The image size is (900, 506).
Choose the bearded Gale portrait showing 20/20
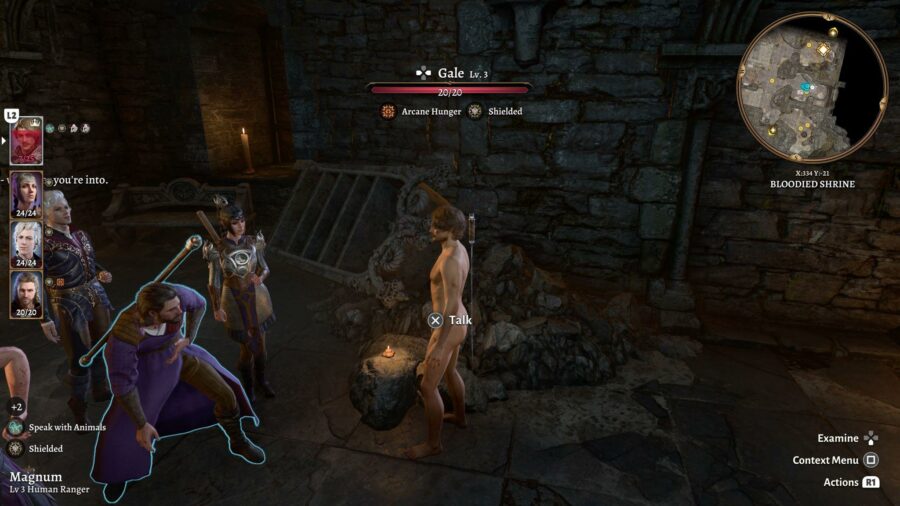[26, 292]
